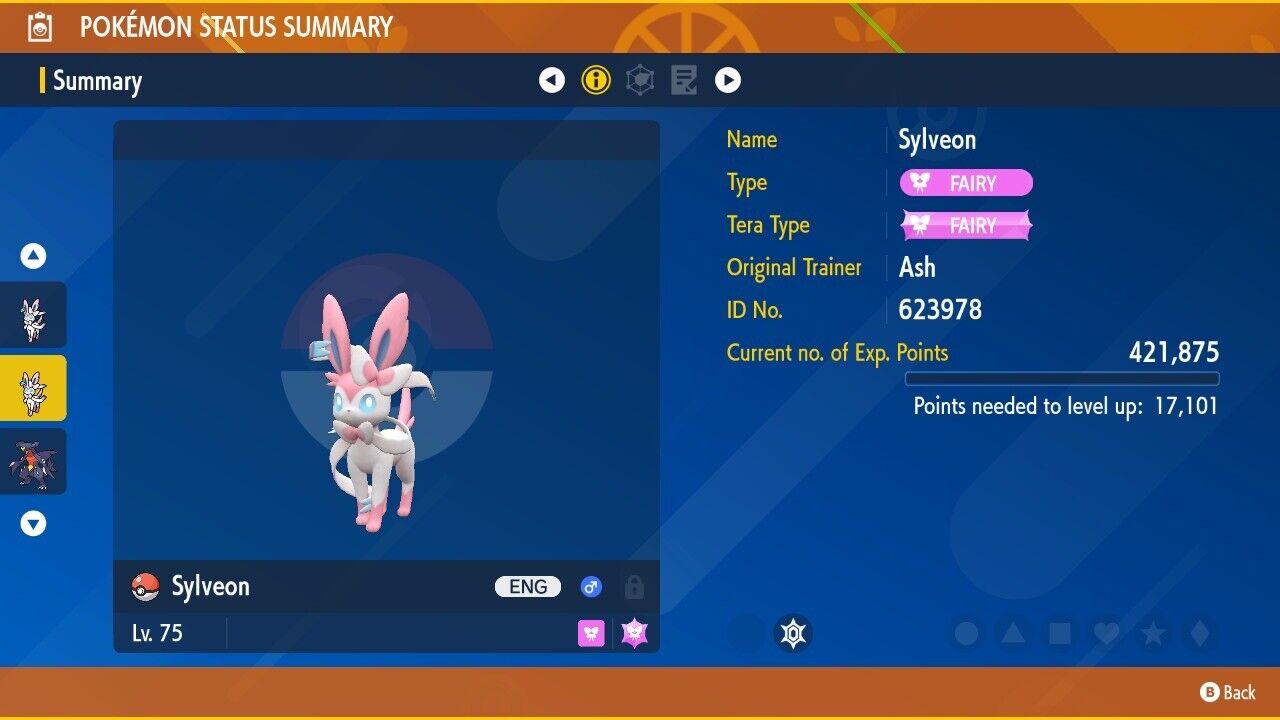Viewport: 1280px width, 720px height.
Task: Open the notepad memo tab
Action: pyautogui.click(x=684, y=80)
